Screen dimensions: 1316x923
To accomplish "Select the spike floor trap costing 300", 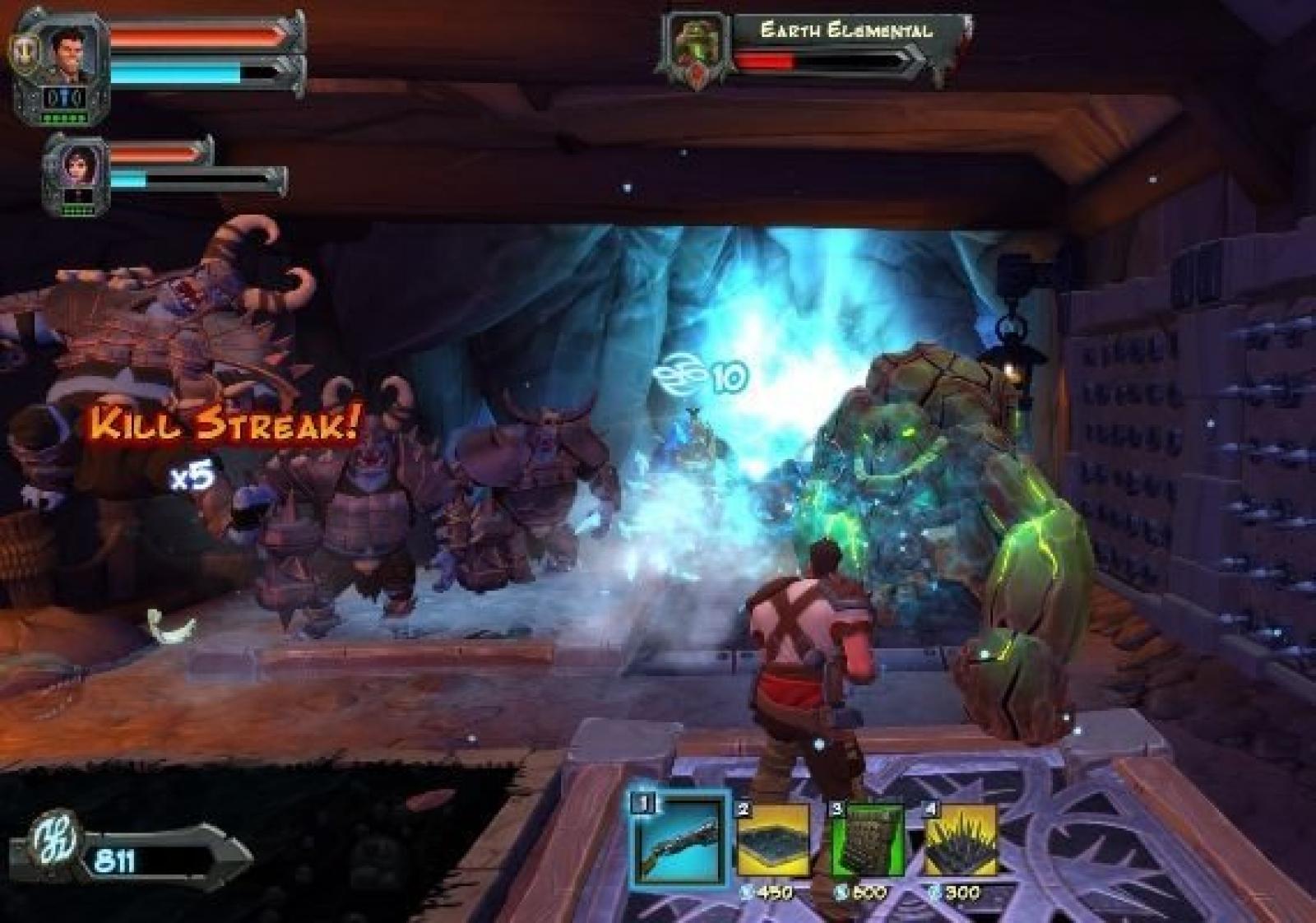I will coord(961,840).
